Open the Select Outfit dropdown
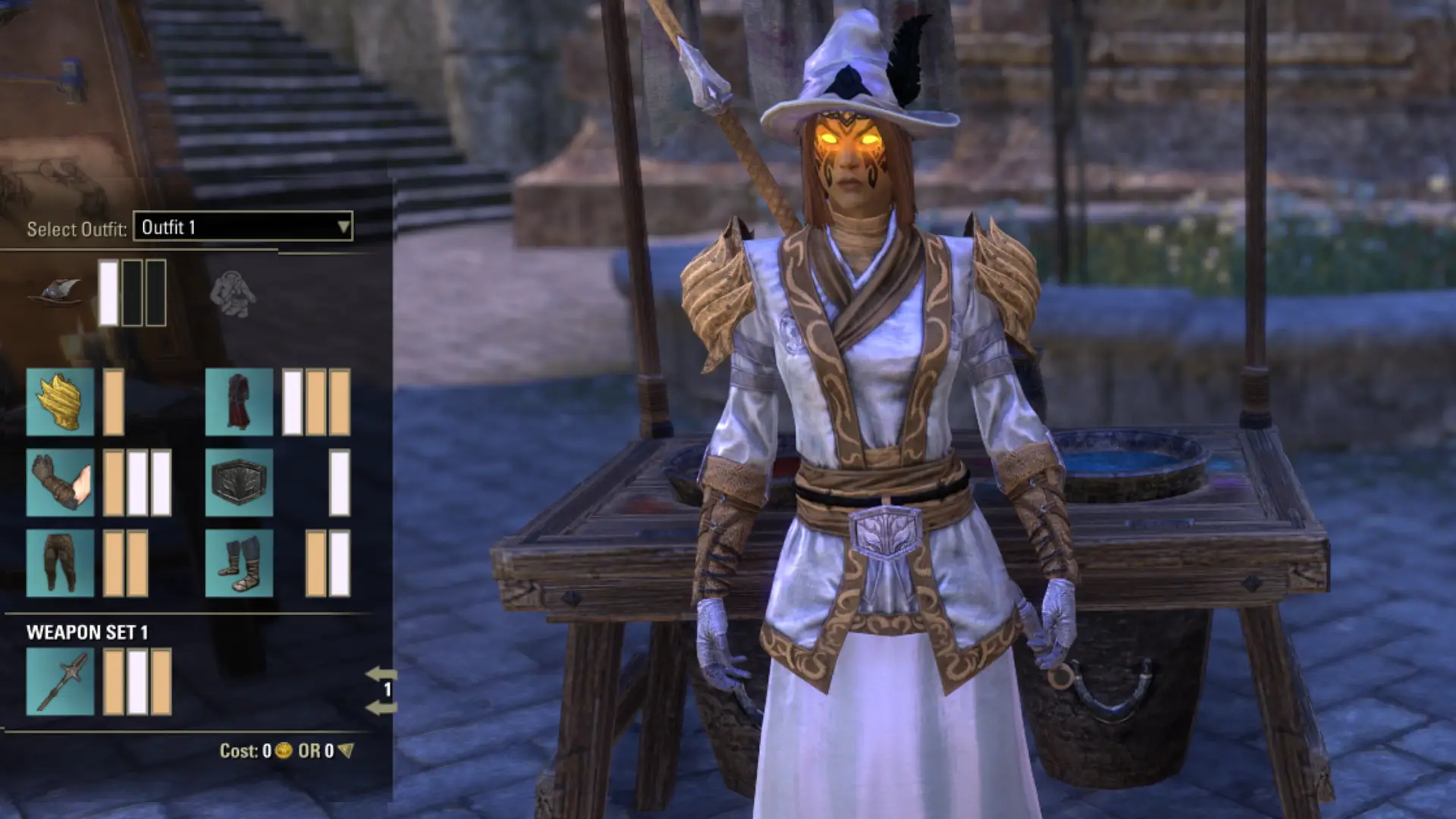The image size is (1456, 819). (x=345, y=225)
